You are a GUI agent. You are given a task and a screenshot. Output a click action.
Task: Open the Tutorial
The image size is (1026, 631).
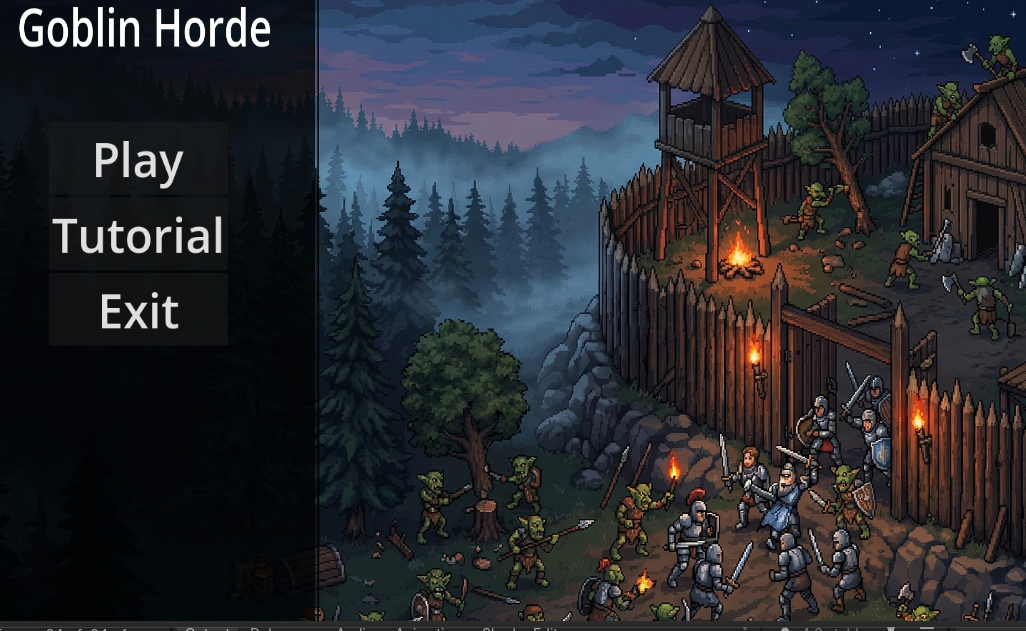138,236
